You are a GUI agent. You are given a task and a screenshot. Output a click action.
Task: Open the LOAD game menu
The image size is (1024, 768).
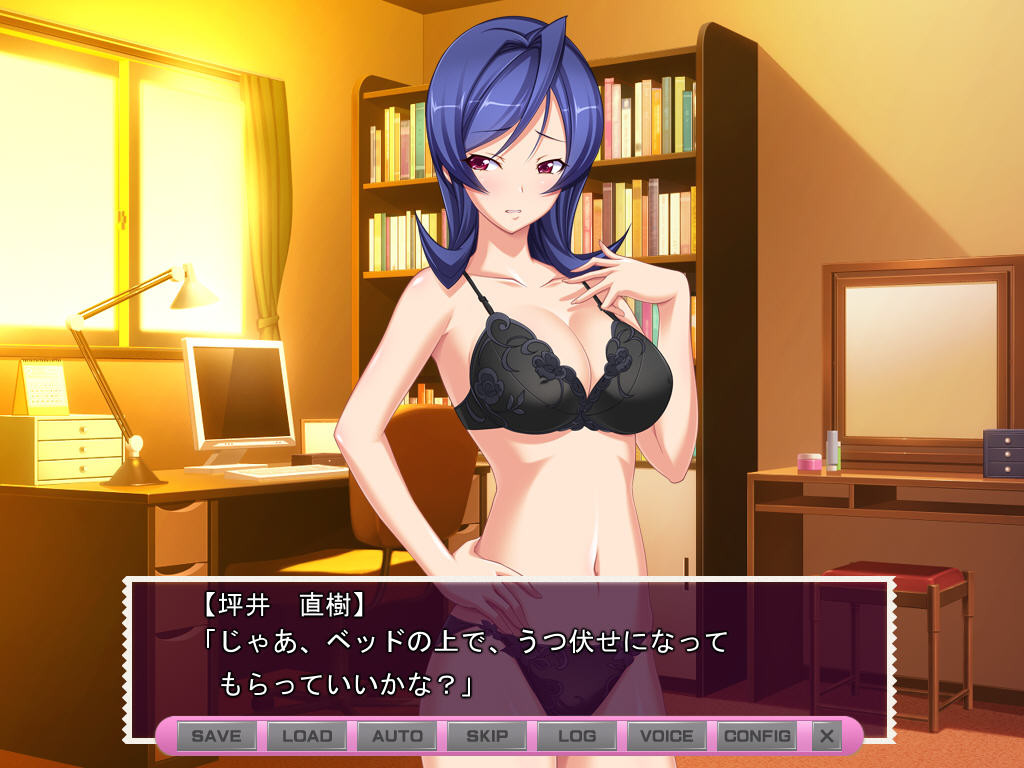307,736
